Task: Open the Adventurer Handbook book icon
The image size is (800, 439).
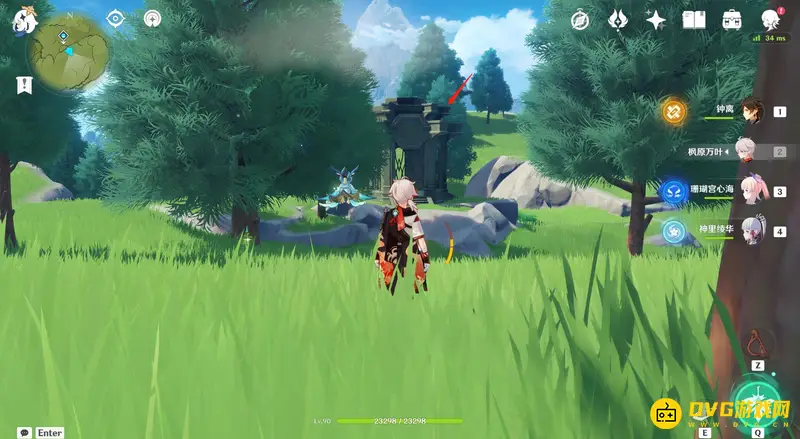Action: click(x=694, y=20)
